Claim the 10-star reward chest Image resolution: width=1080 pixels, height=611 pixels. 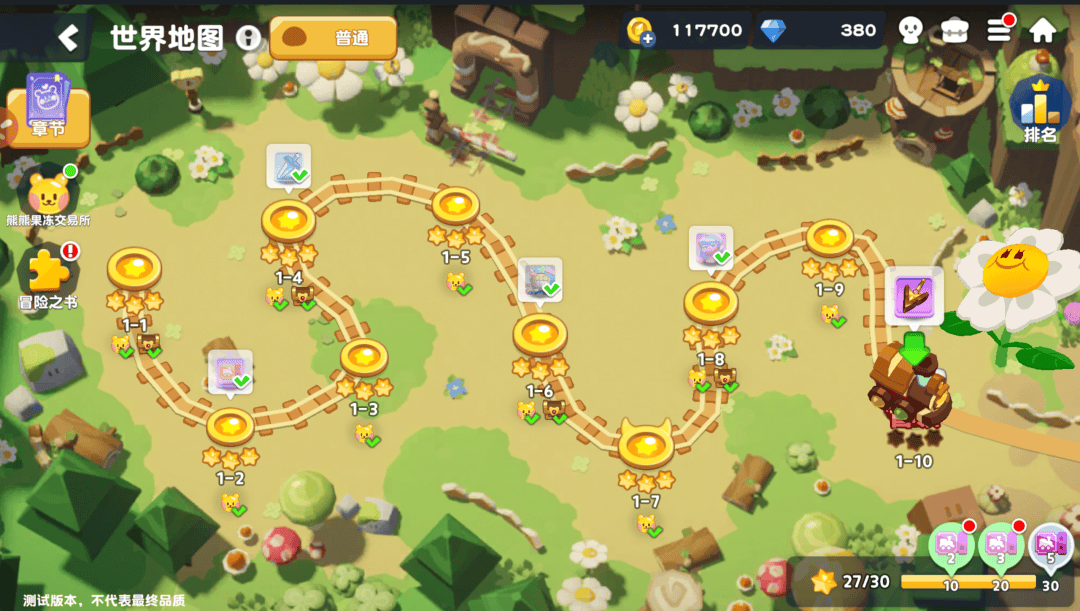point(951,545)
